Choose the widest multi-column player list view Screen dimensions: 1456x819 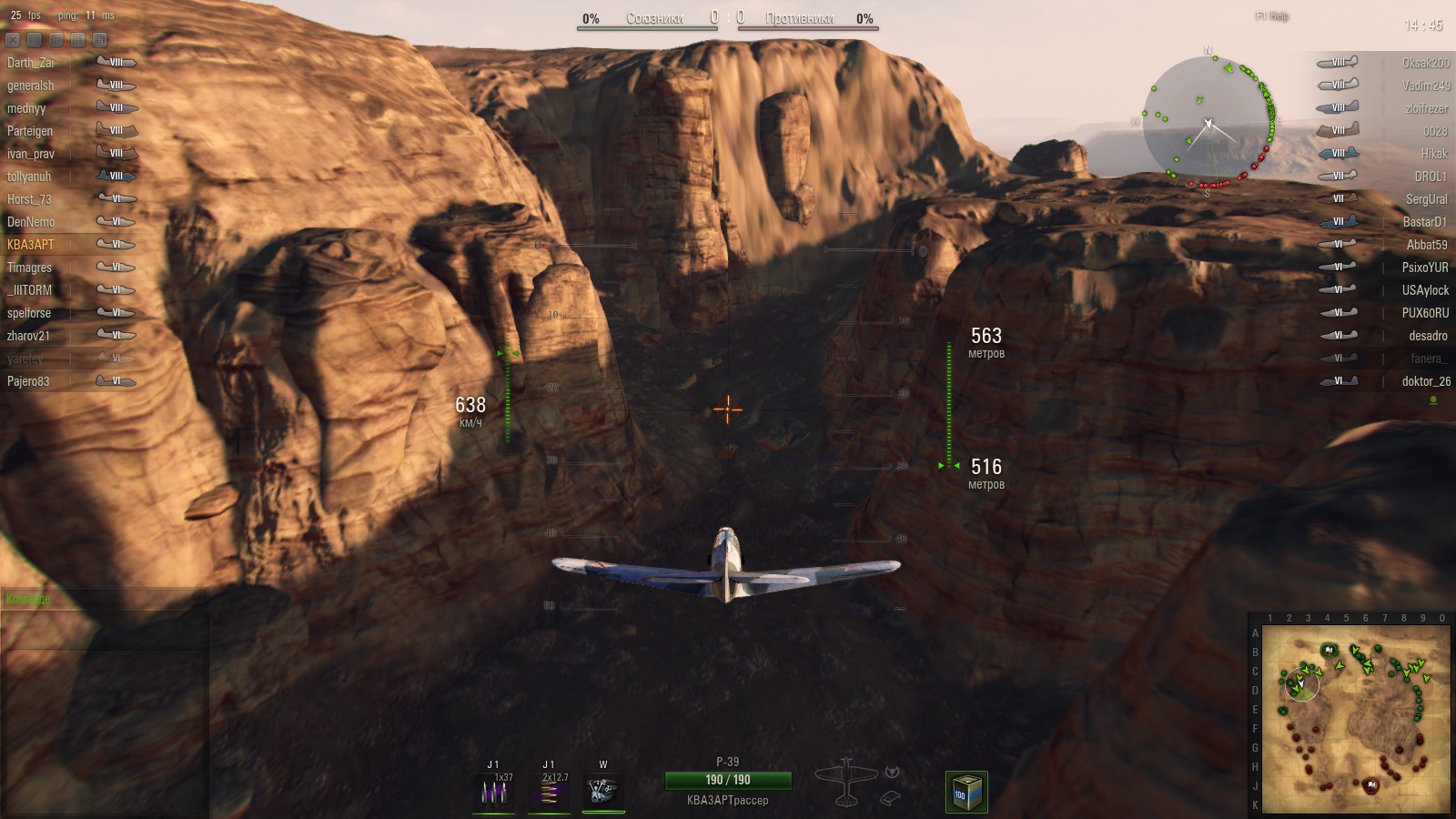(x=100, y=40)
